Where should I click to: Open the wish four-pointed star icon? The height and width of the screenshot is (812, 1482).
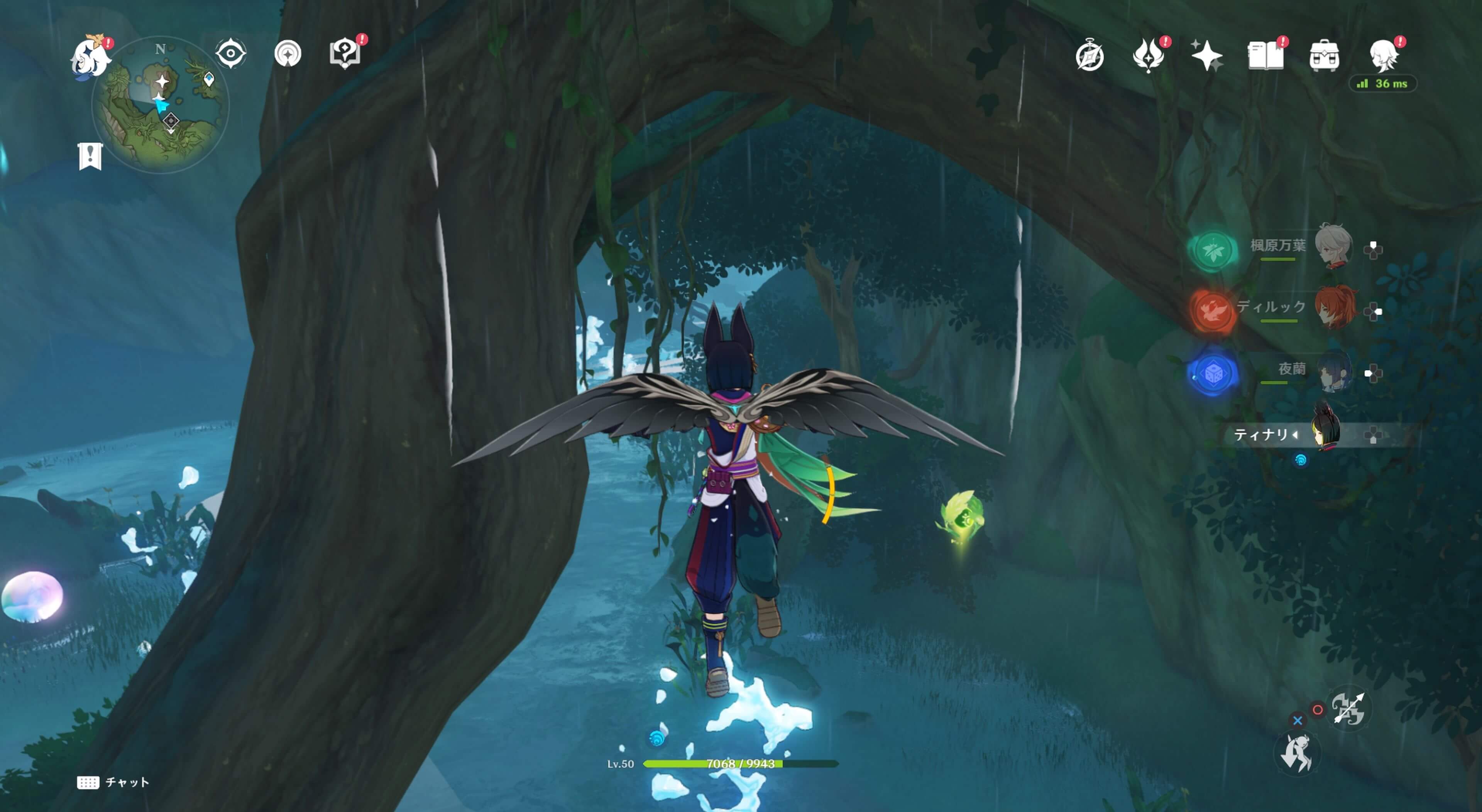1206,56
